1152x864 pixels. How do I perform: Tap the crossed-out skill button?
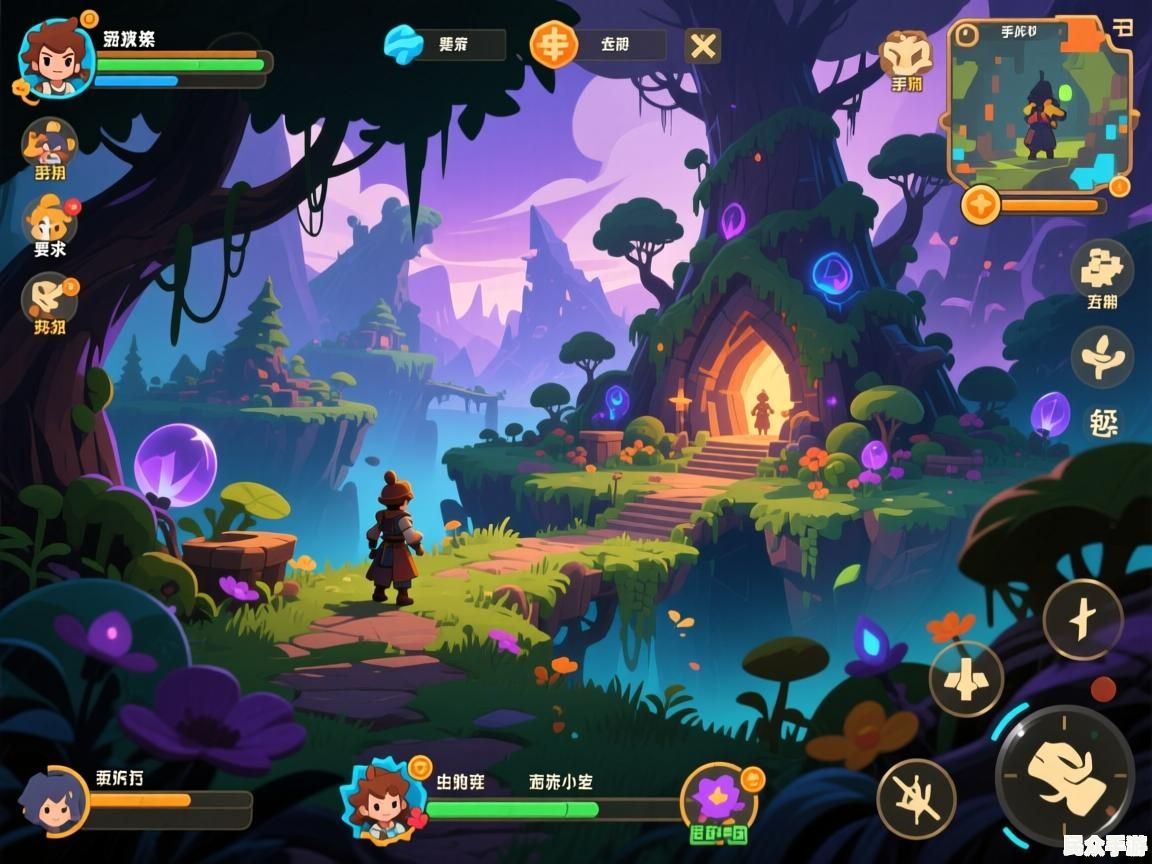(x=916, y=798)
